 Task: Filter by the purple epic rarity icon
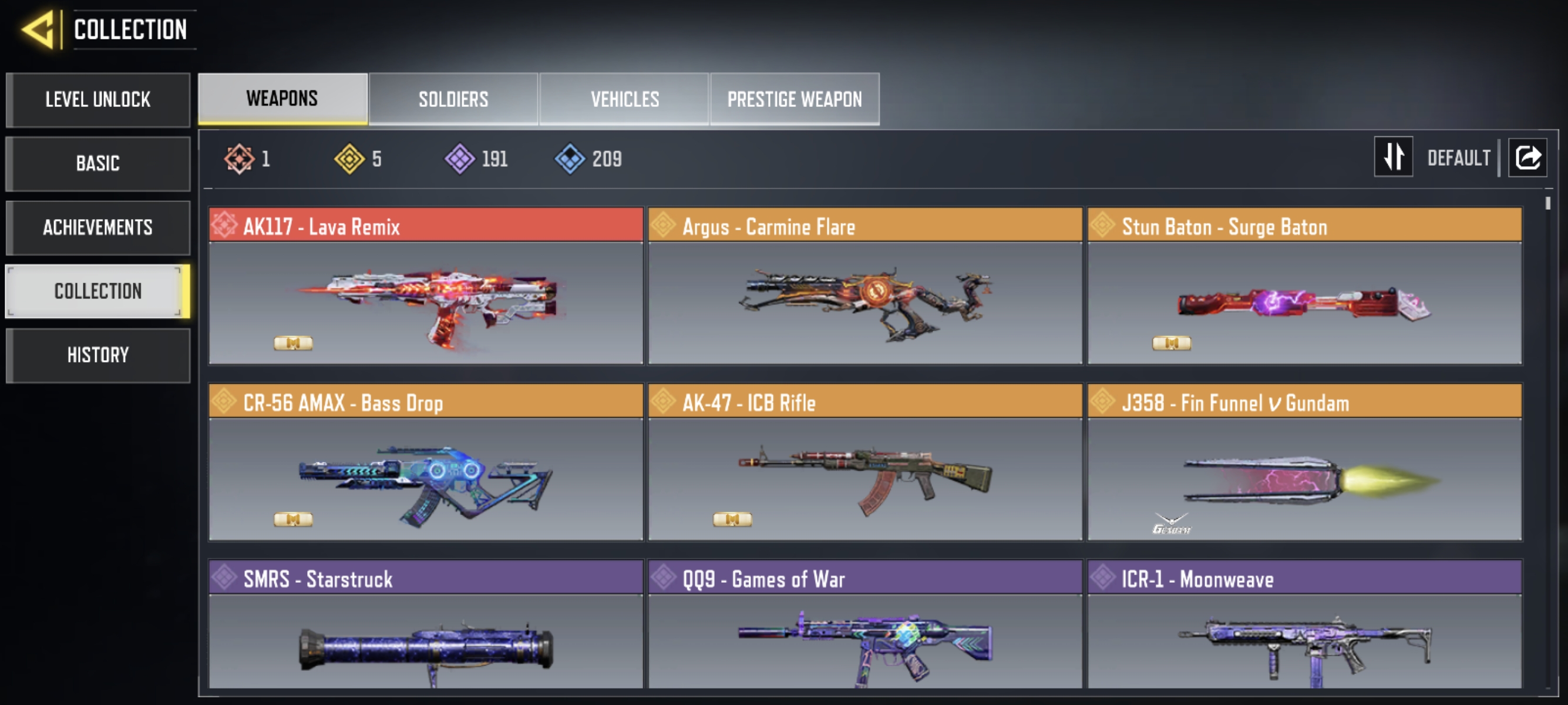[460, 159]
